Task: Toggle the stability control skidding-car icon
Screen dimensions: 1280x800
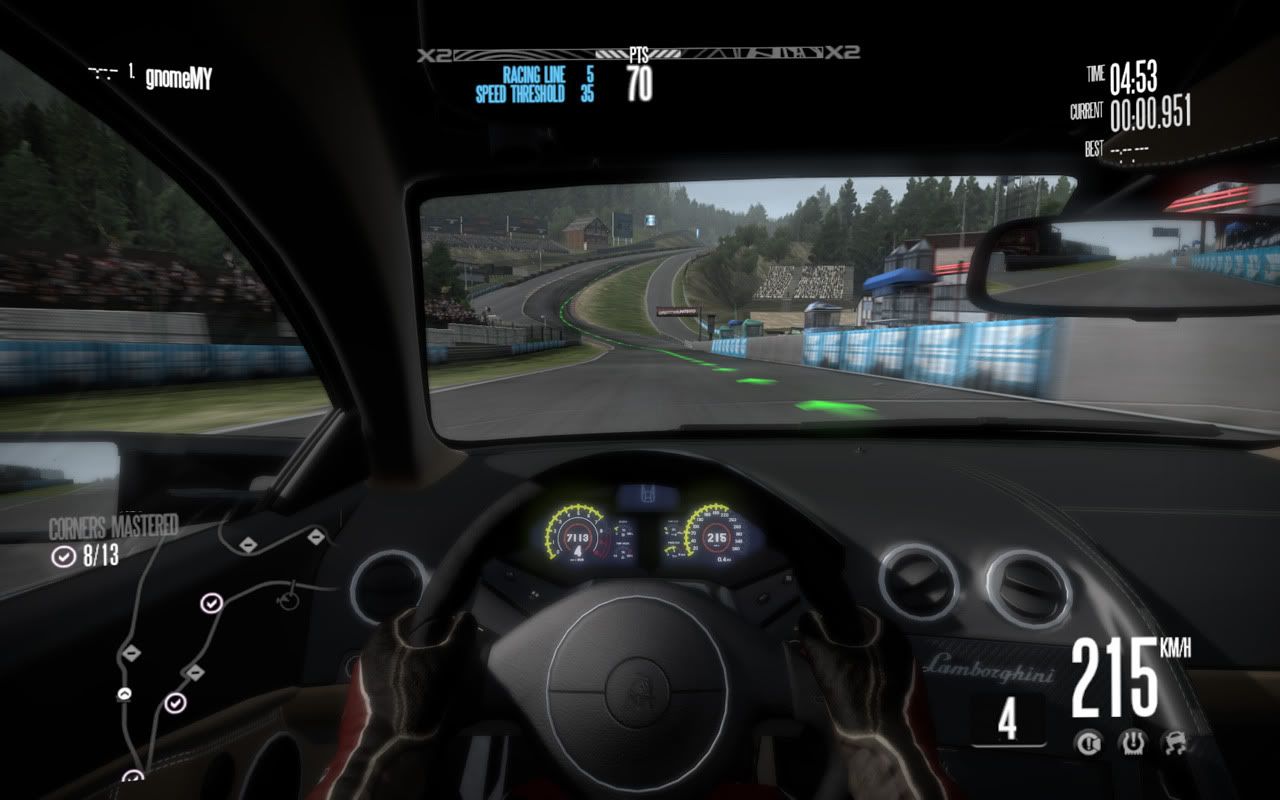Action: (1173, 742)
